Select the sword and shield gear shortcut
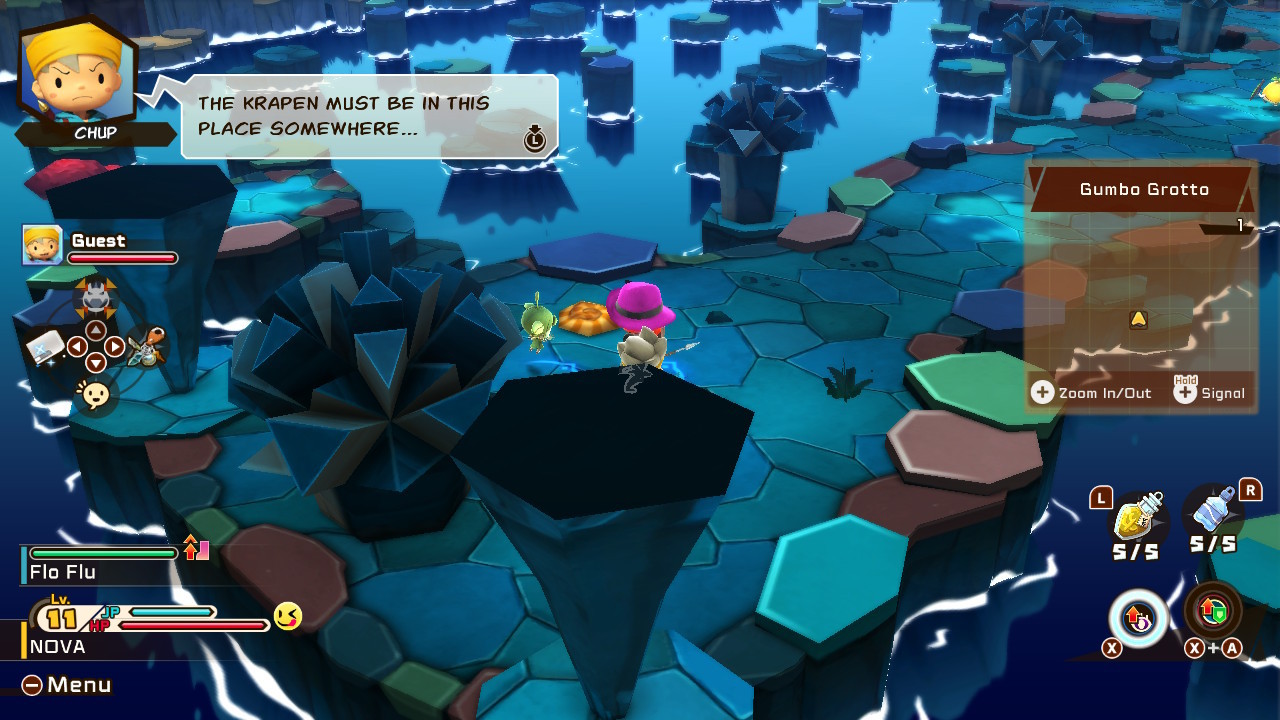This screenshot has width=1280, height=720. pos(147,347)
